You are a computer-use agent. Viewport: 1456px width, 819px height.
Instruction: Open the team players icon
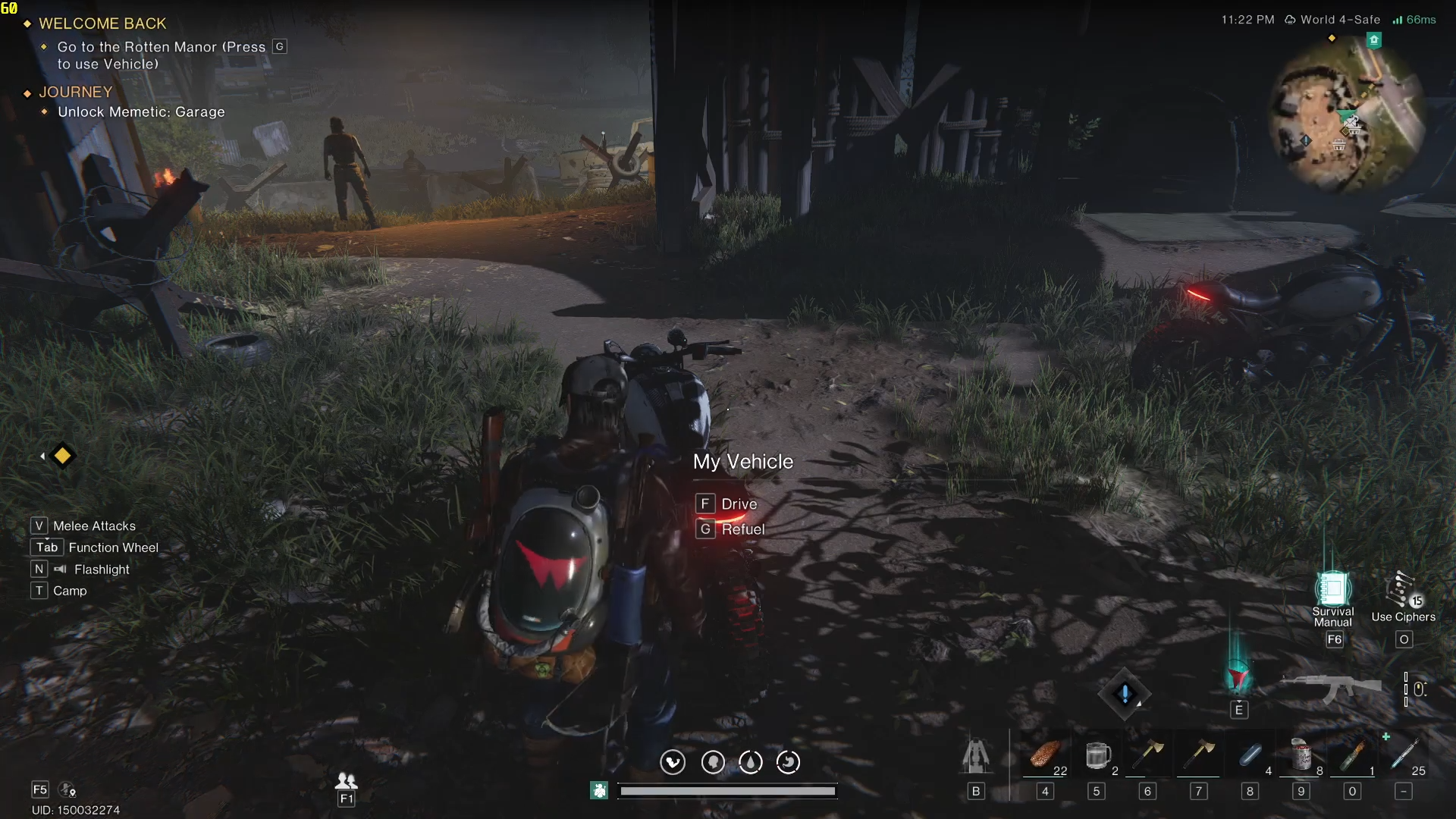pos(347,780)
